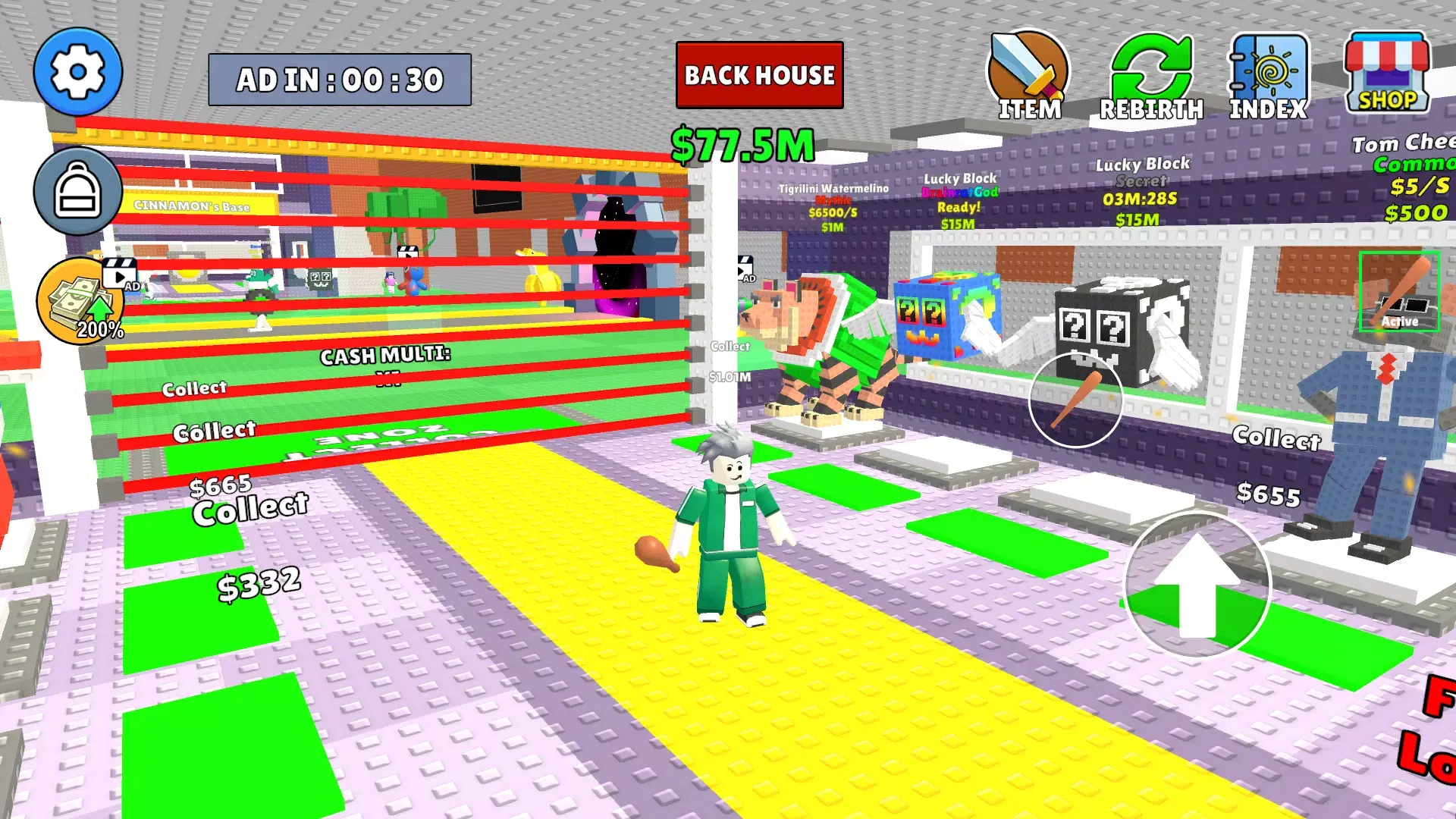Open the settings gear
The image size is (1456, 819).
coord(78,71)
